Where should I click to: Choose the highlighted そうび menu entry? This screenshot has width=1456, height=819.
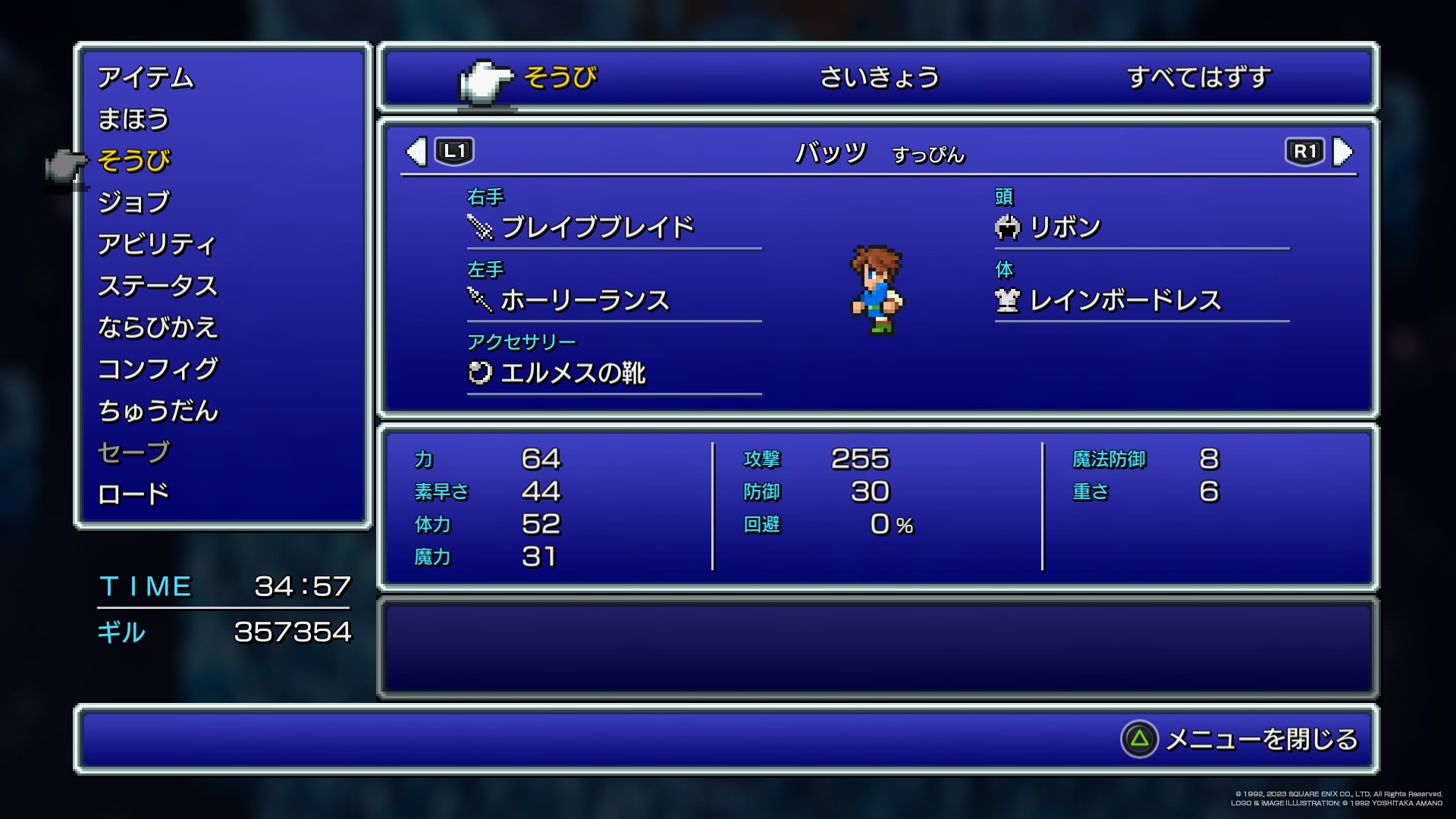pos(134,161)
